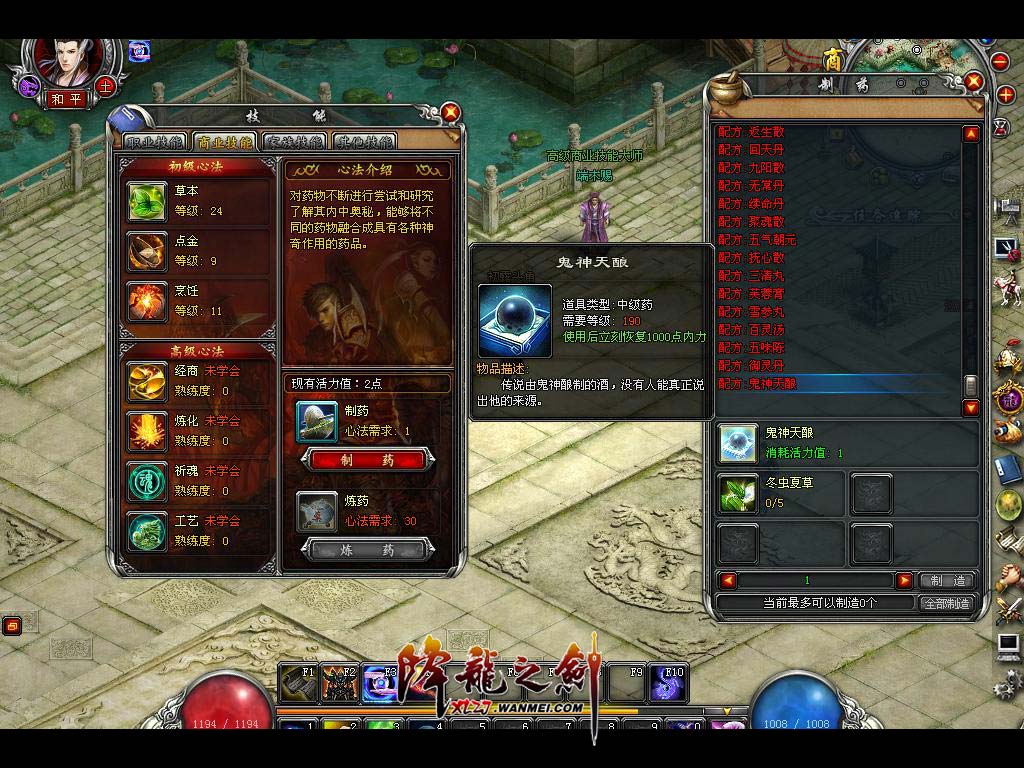
Task: Click the 全部制造 craft-all button
Action: click(945, 603)
